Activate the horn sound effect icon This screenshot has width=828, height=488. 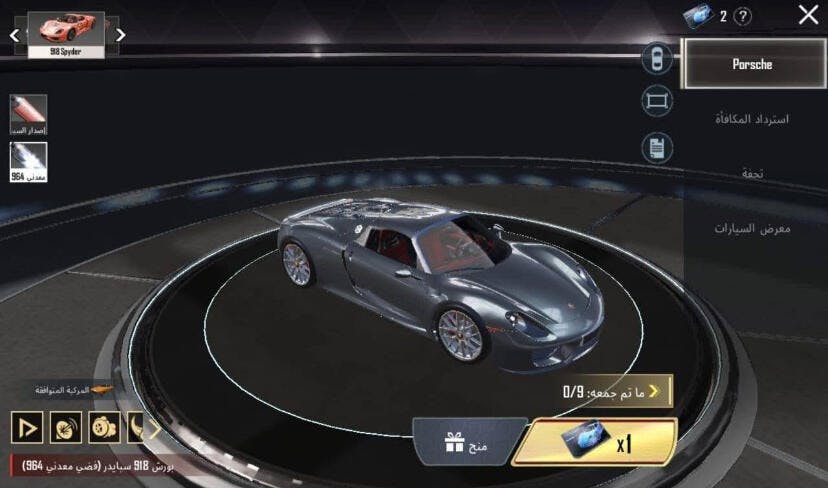point(66,428)
